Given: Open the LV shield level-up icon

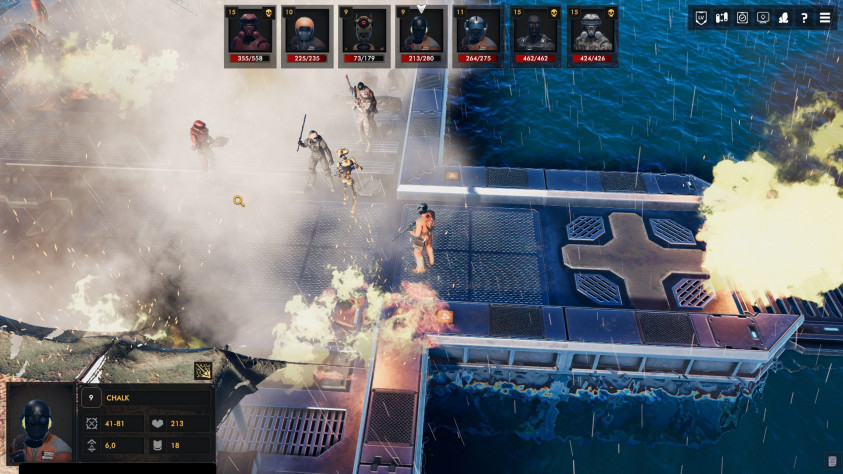Looking at the screenshot, I should tap(701, 18).
